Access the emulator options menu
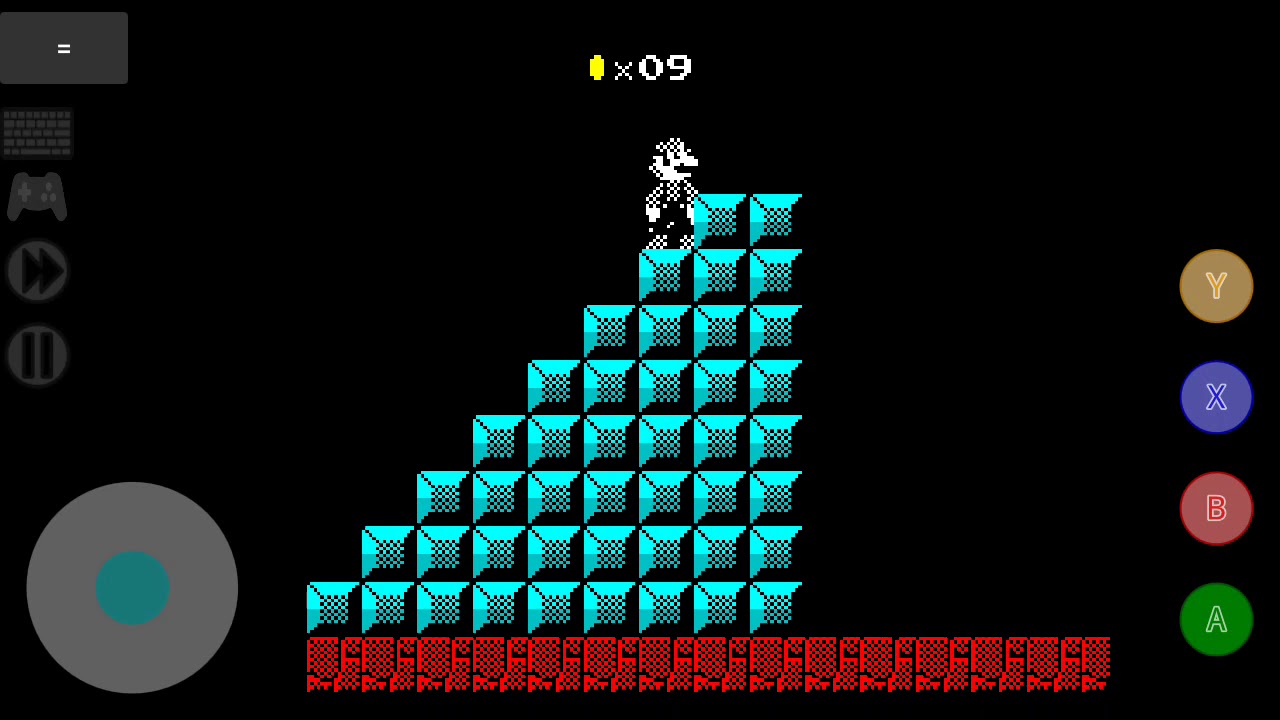Viewport: 1280px width, 720px height. click(x=63, y=47)
